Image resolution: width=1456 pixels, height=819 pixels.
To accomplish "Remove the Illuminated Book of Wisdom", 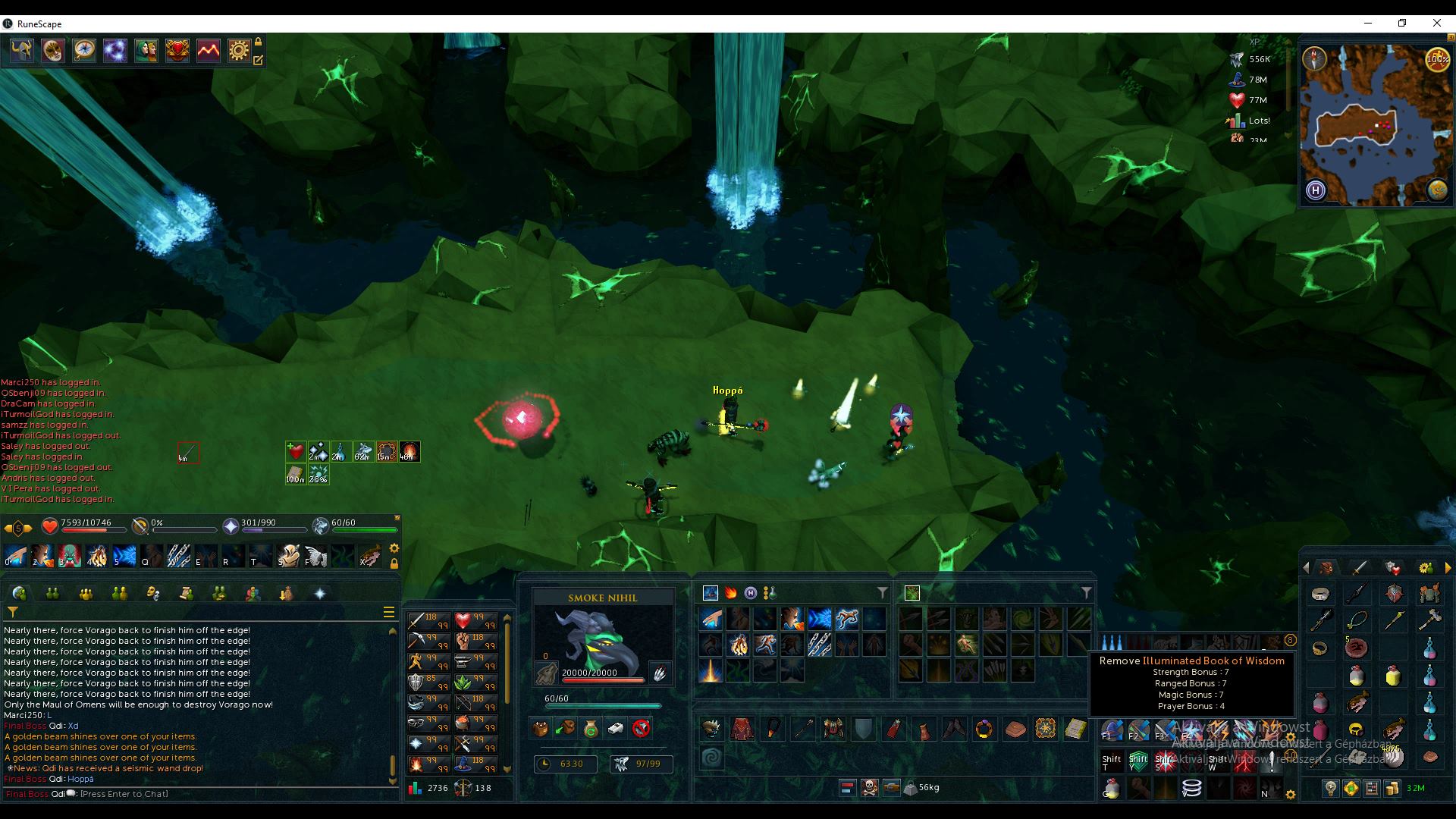I will click(1076, 730).
